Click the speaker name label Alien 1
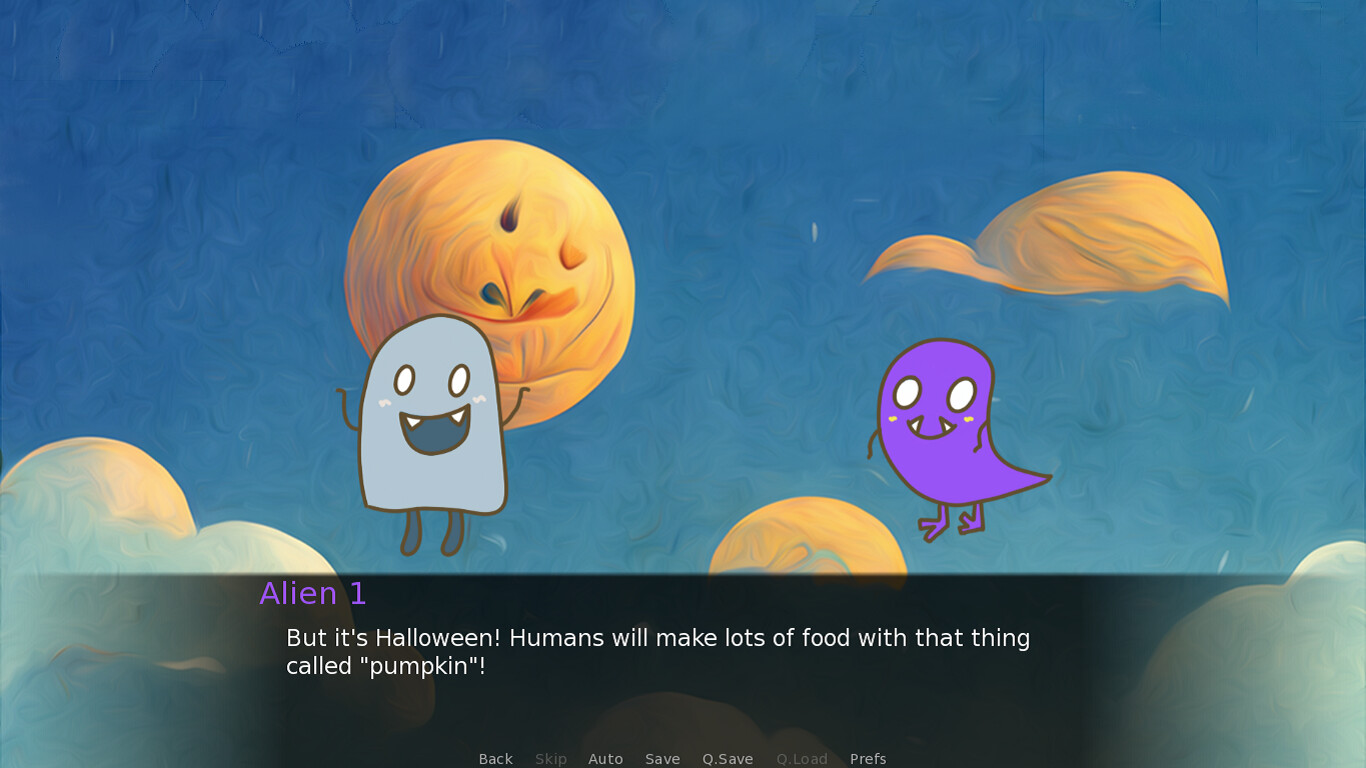Image resolution: width=1366 pixels, height=768 pixels. 312,594
